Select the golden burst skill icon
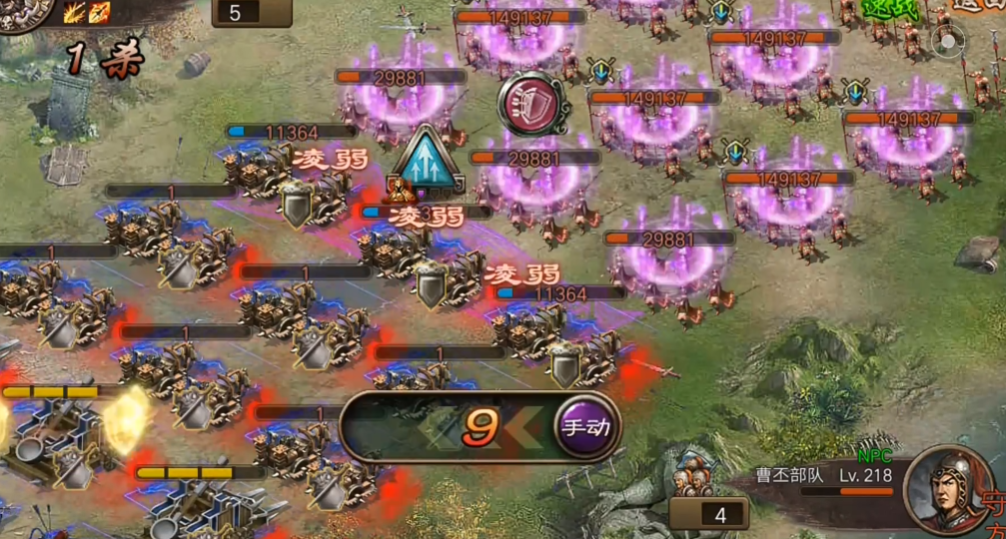This screenshot has height=539, width=1006. (75, 12)
